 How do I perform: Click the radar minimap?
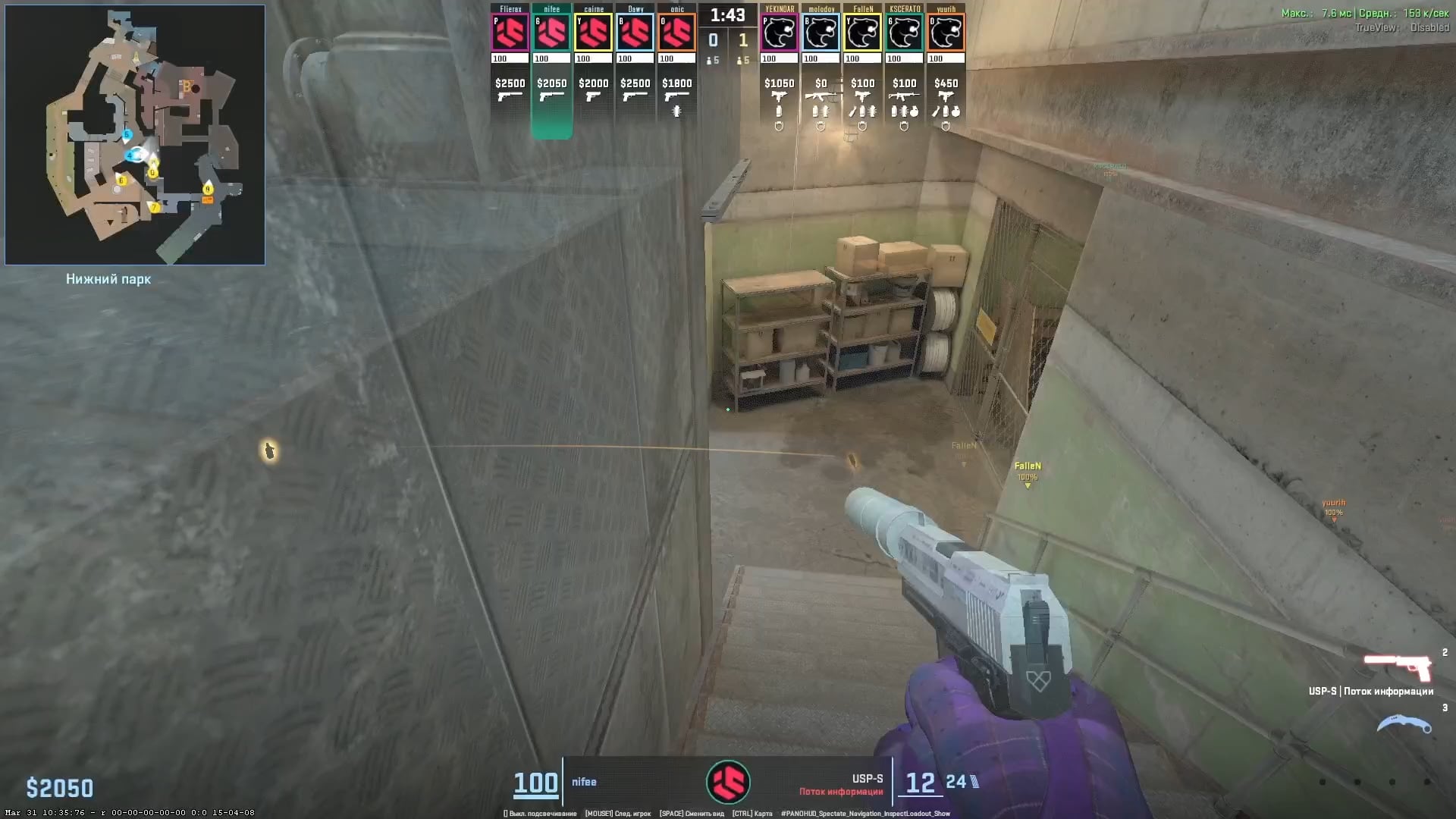(135, 135)
